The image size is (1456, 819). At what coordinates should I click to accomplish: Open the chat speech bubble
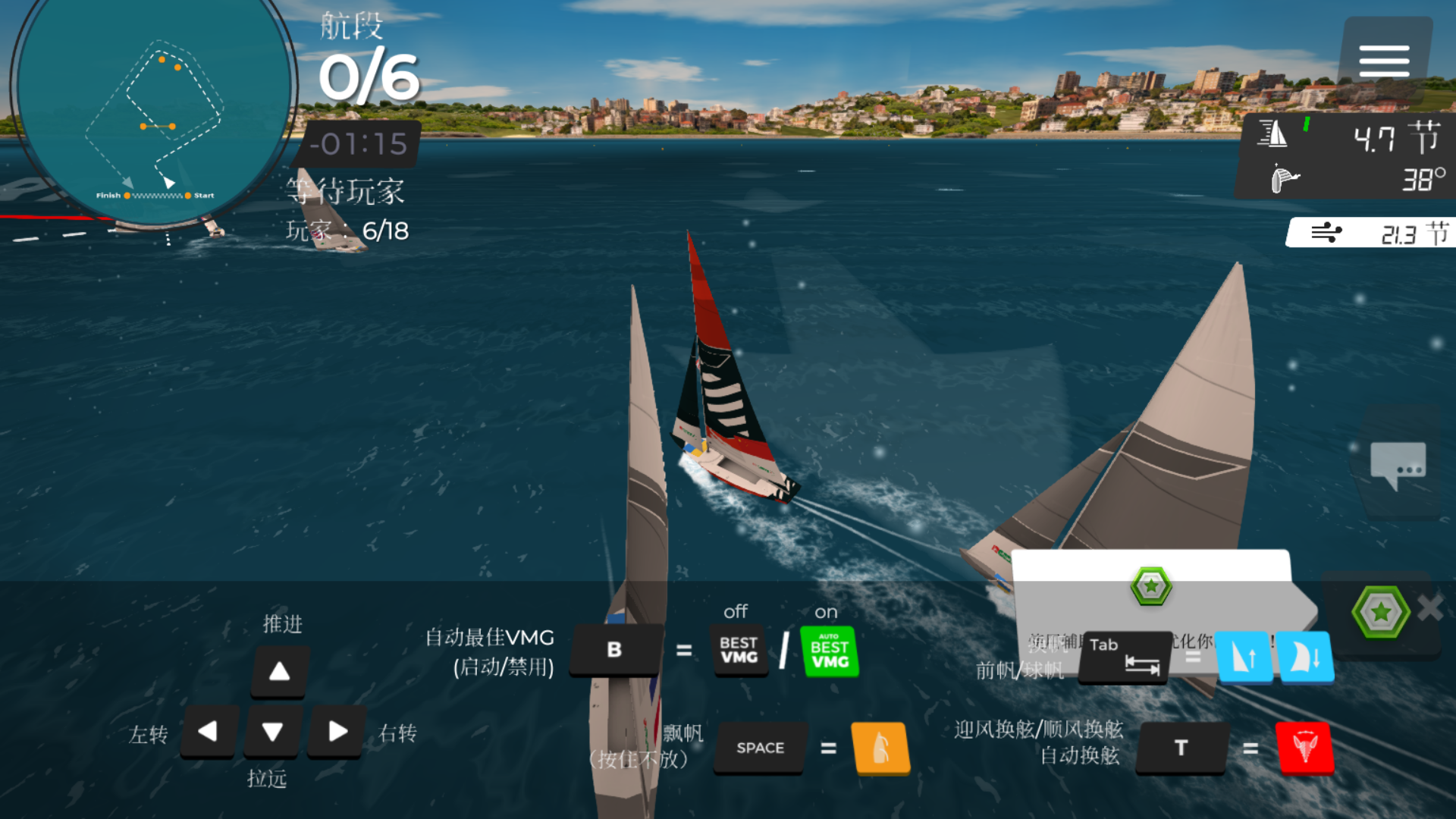click(x=1398, y=464)
